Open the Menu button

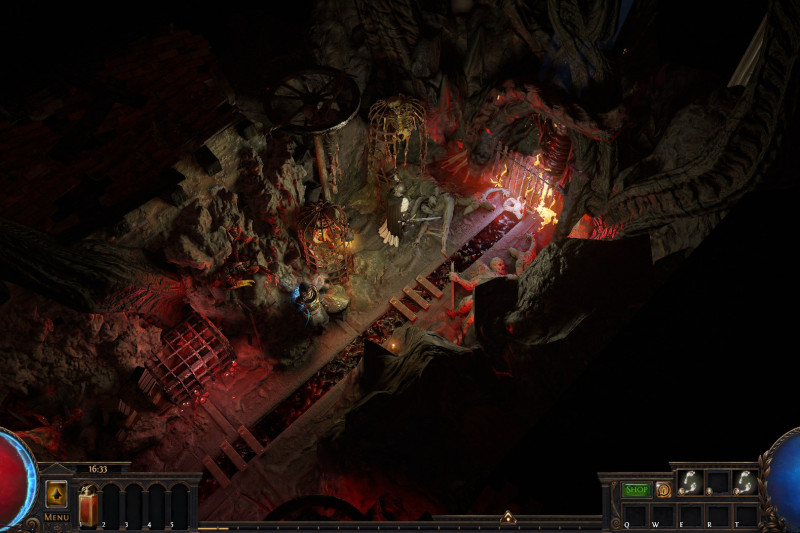point(56,517)
